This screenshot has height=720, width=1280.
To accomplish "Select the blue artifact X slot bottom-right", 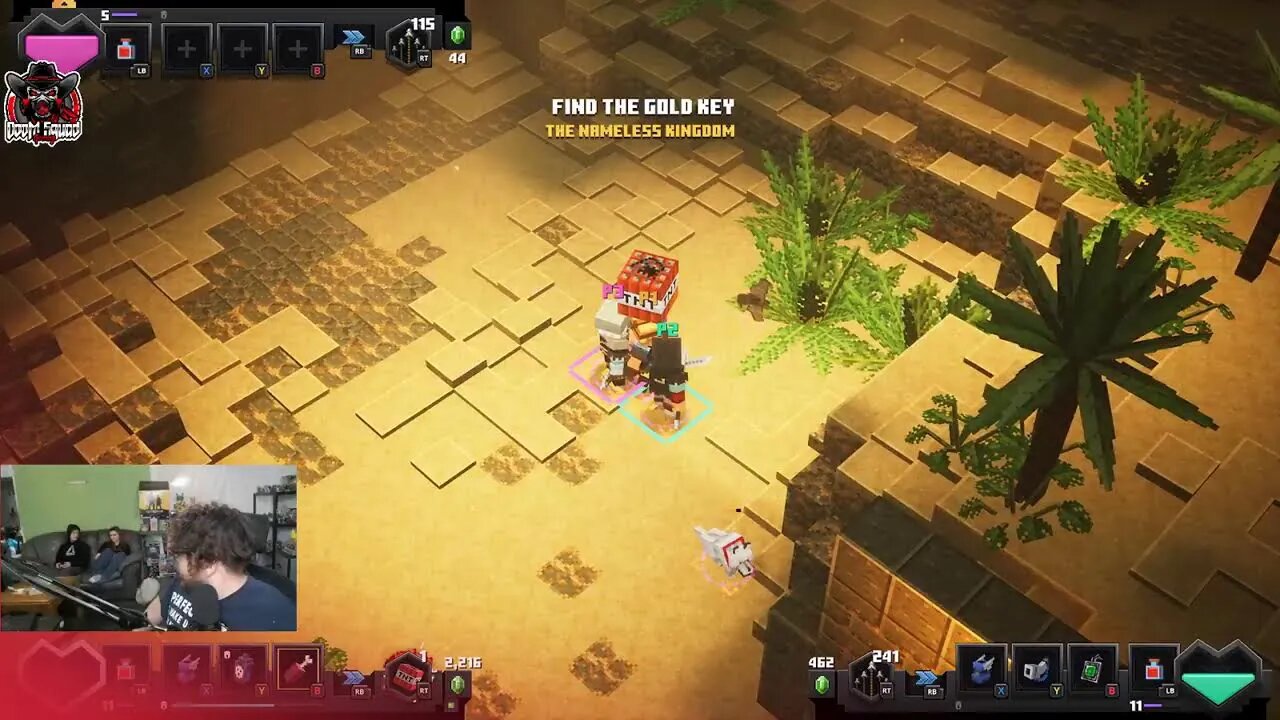I will click(x=980, y=670).
